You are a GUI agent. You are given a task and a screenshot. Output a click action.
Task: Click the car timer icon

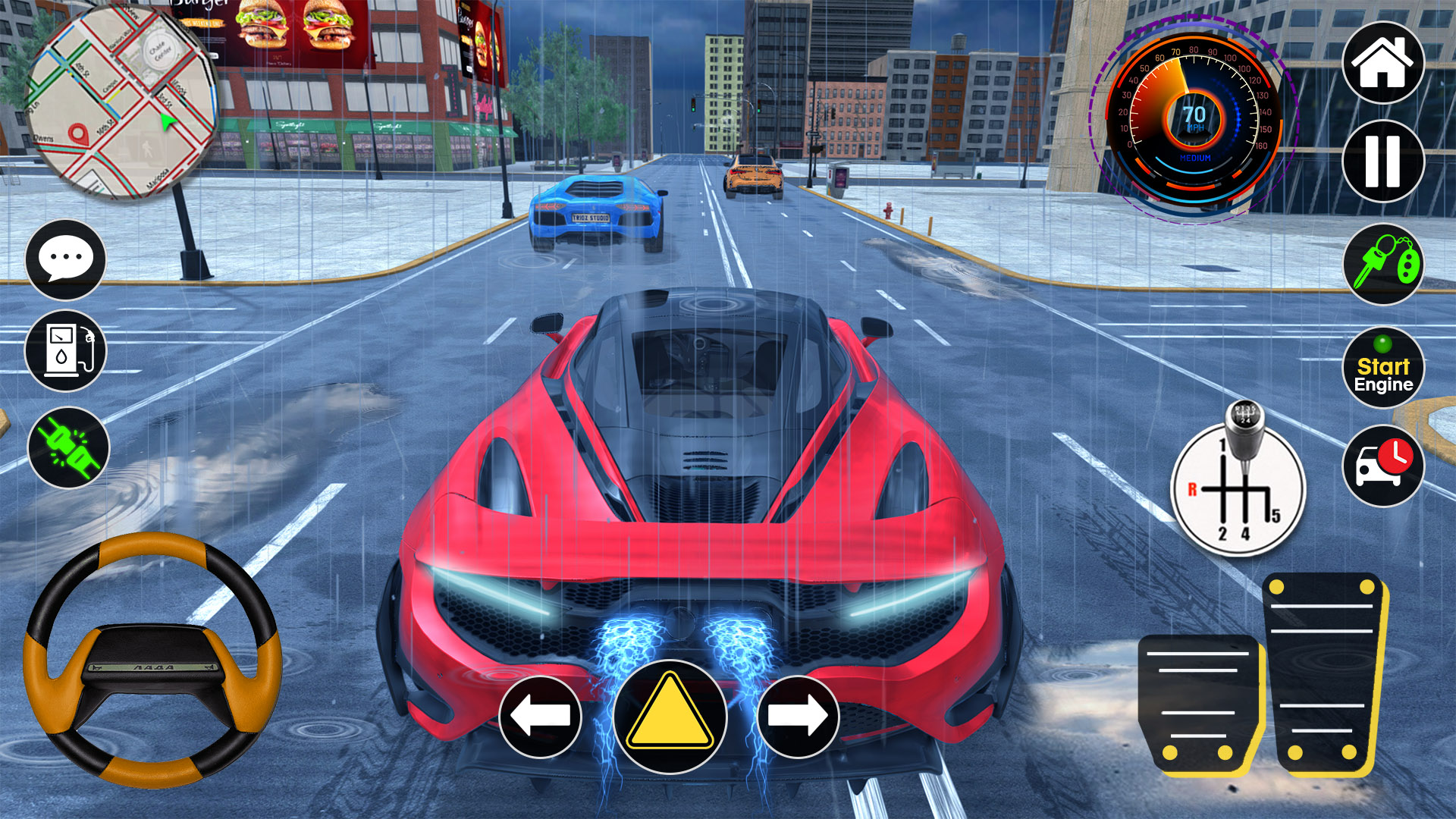pyautogui.click(x=1382, y=466)
